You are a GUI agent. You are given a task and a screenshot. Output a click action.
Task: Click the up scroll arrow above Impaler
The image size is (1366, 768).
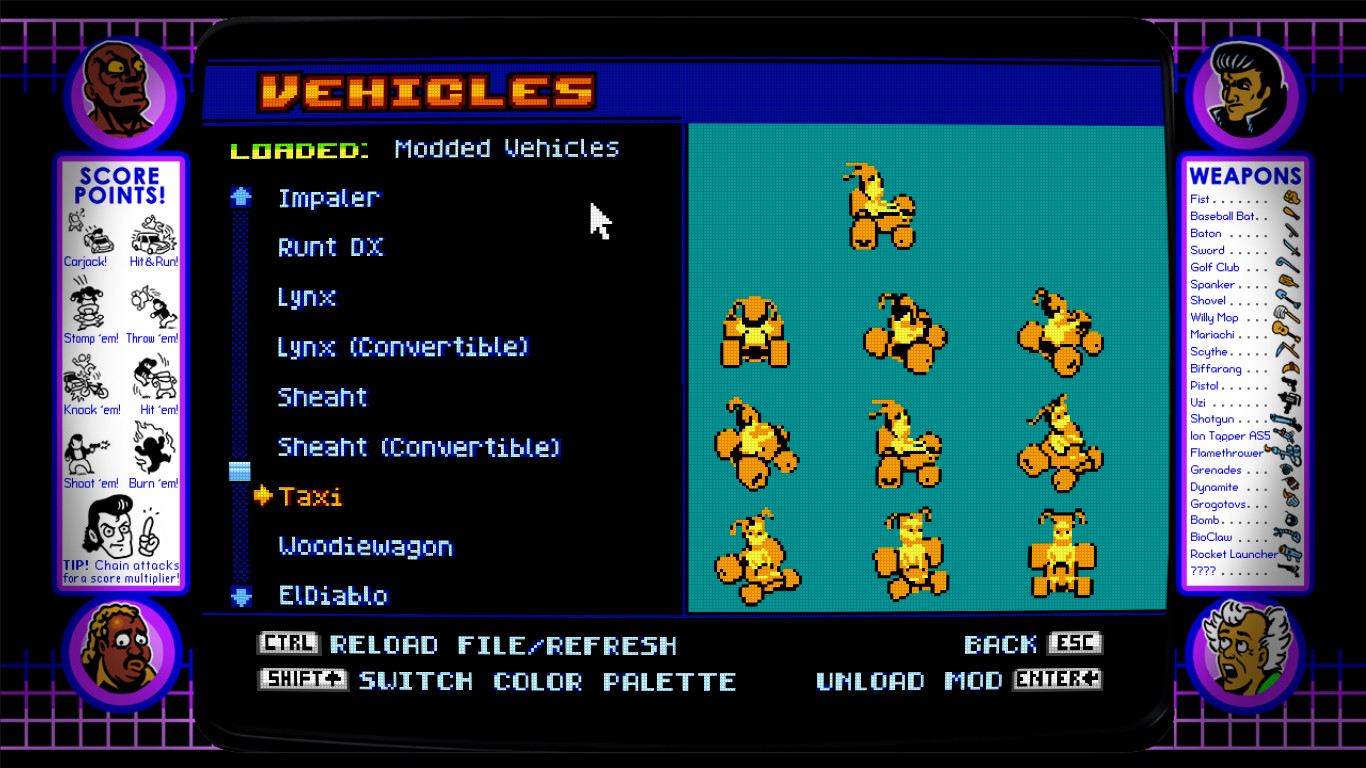pyautogui.click(x=239, y=197)
